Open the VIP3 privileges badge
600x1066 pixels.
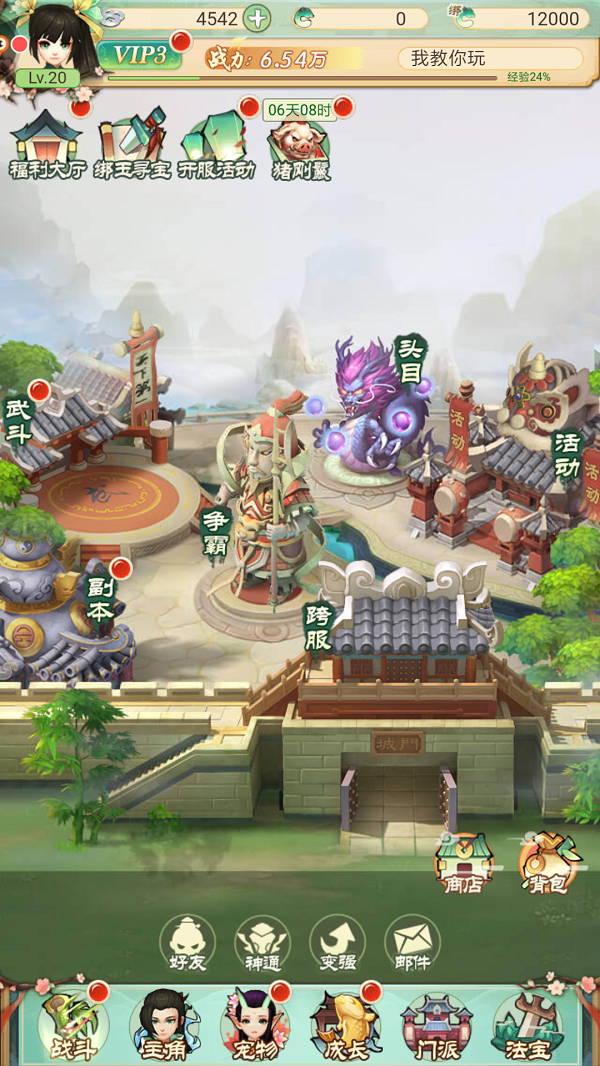(139, 56)
